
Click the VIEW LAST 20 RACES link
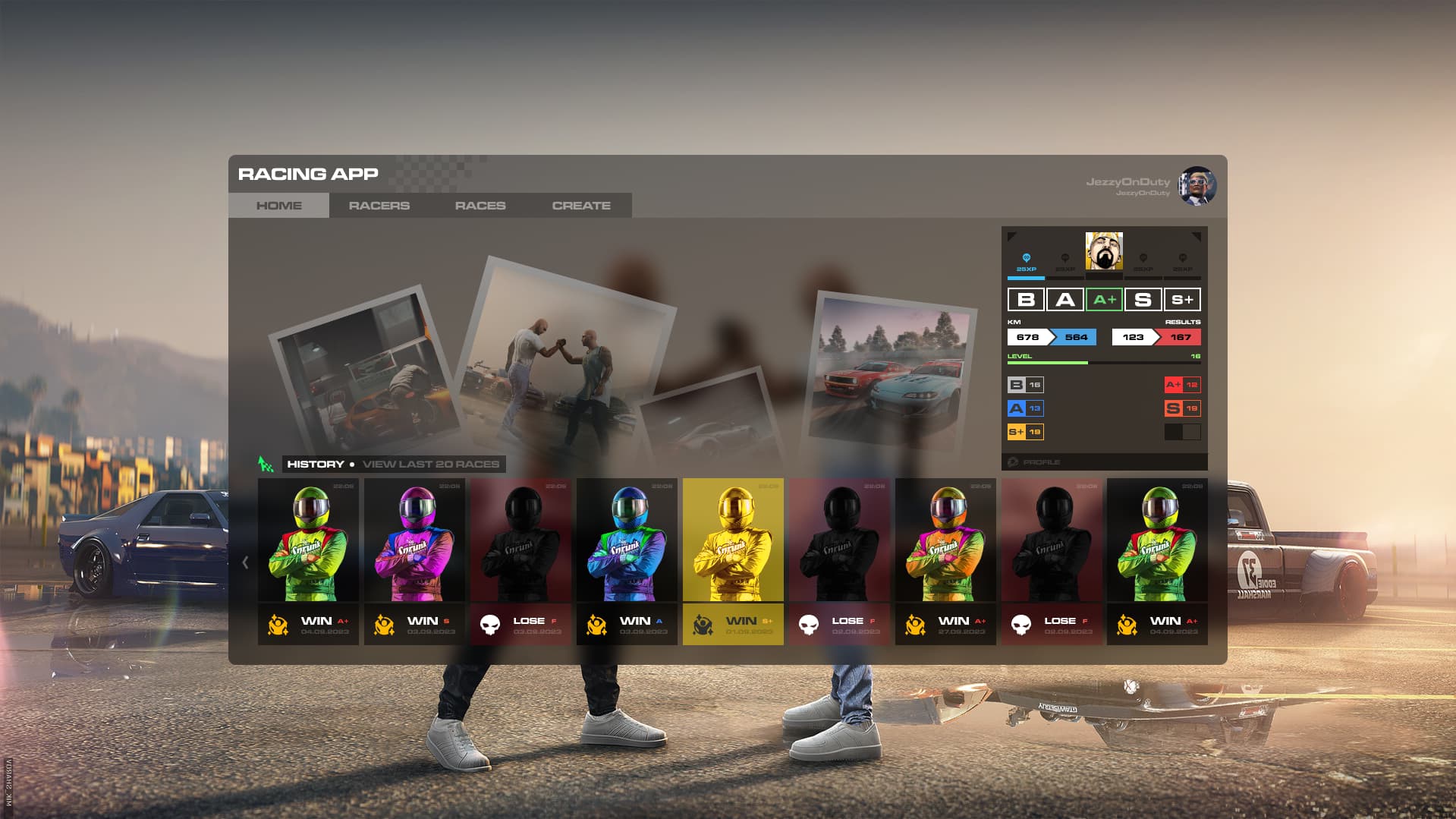(x=431, y=463)
